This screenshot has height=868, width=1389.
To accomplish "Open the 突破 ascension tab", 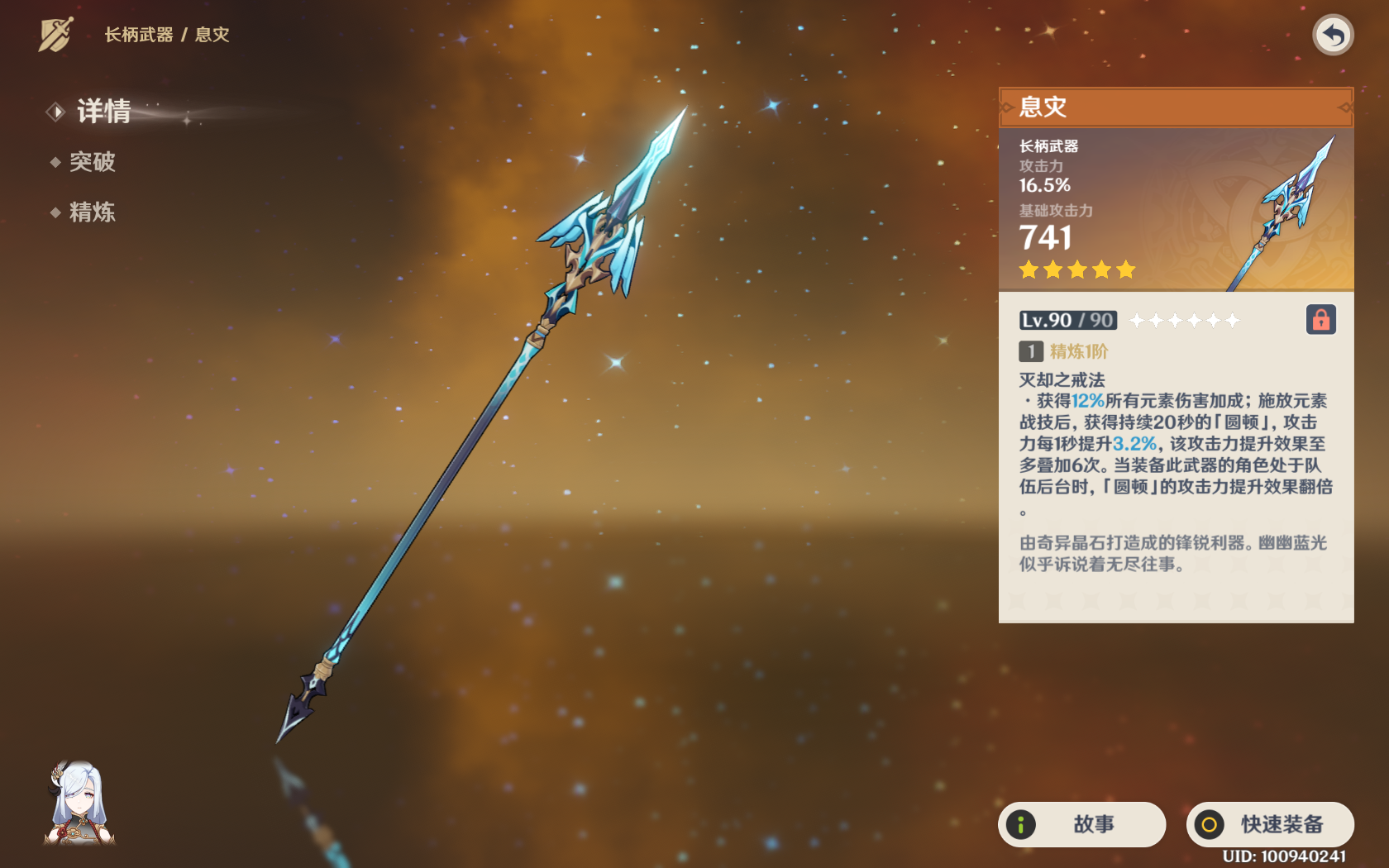I will 92,162.
